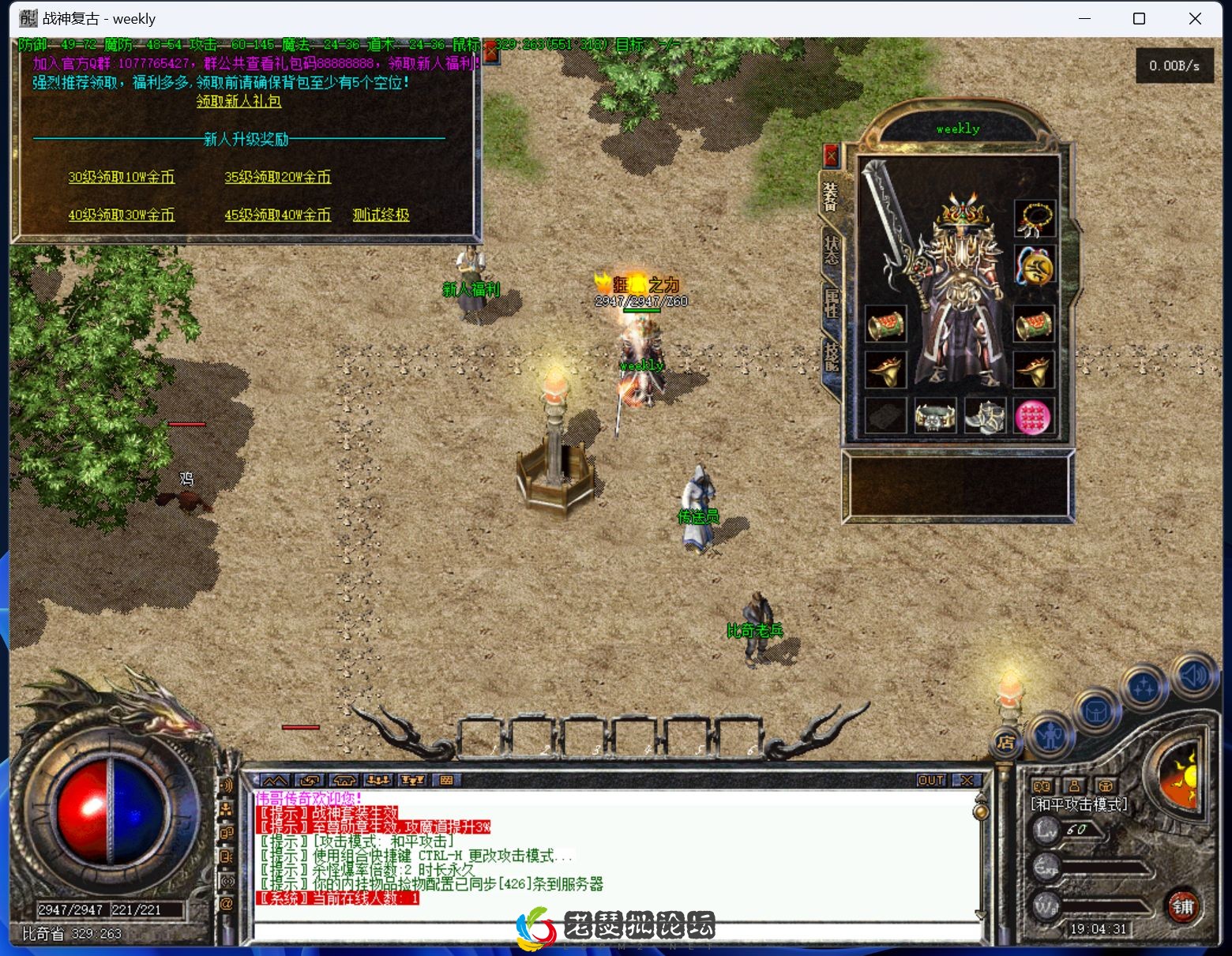Screen dimensions: 1232x956
Task: Toggle sound with the speaker button
Action: click(1193, 676)
